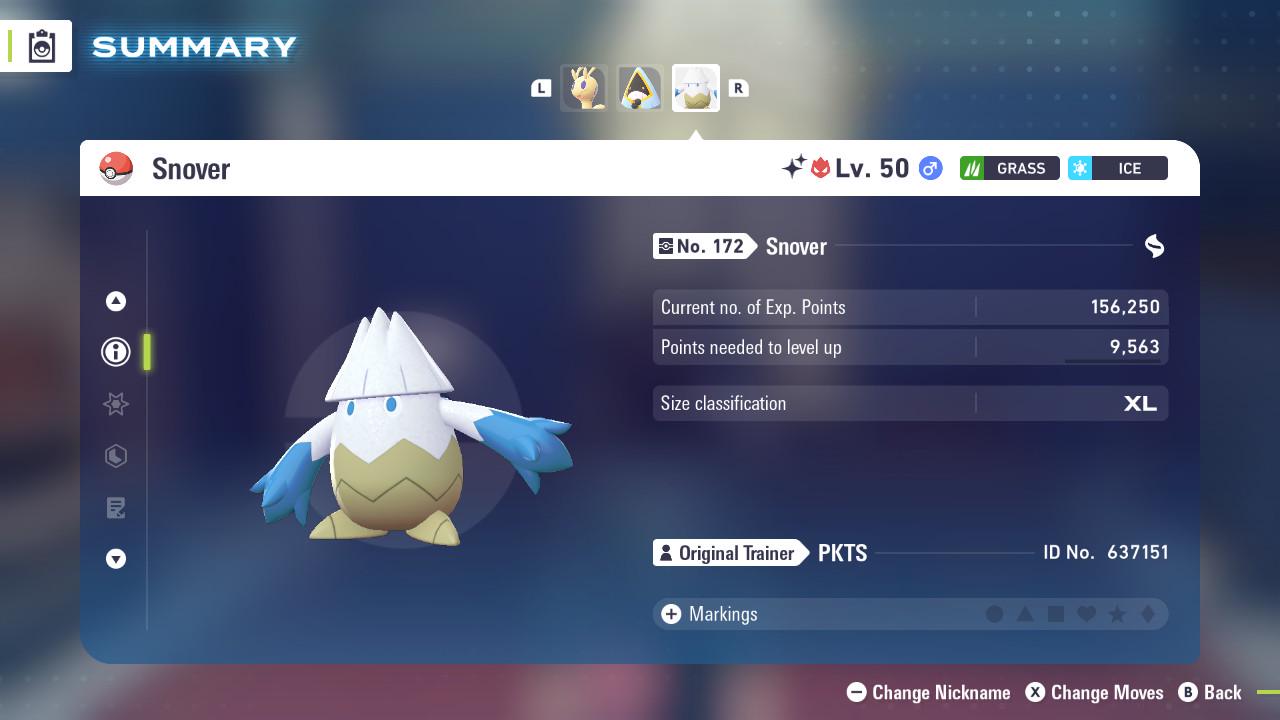
Task: Open the memo page in sidebar
Action: pos(115,508)
